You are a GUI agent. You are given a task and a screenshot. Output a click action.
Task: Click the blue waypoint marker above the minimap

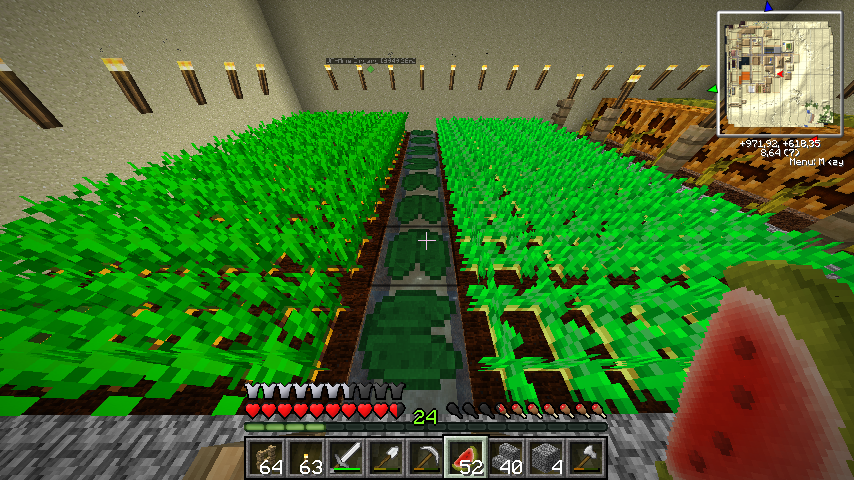point(768,6)
